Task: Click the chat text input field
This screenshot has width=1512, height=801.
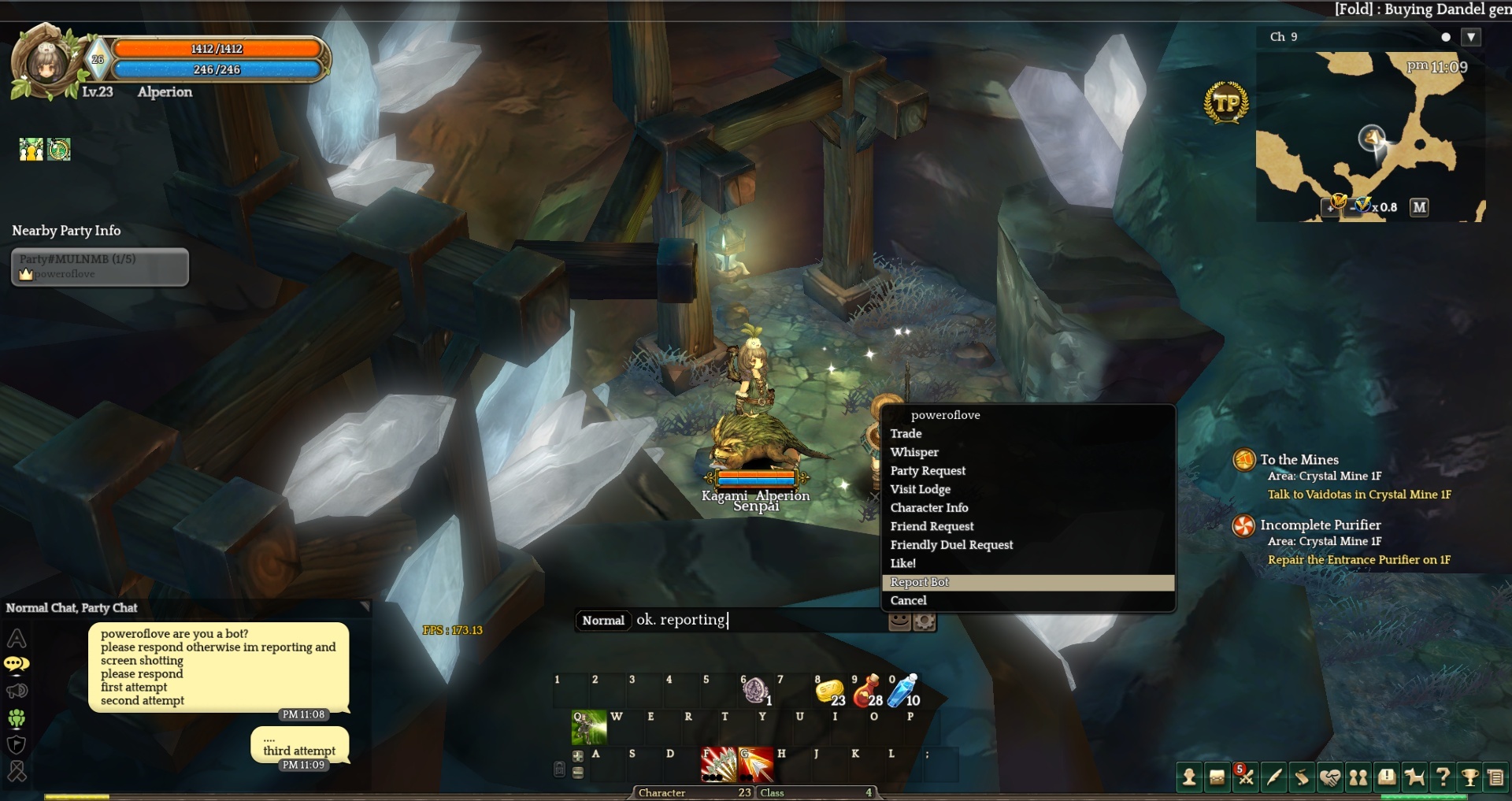Action: (756, 620)
